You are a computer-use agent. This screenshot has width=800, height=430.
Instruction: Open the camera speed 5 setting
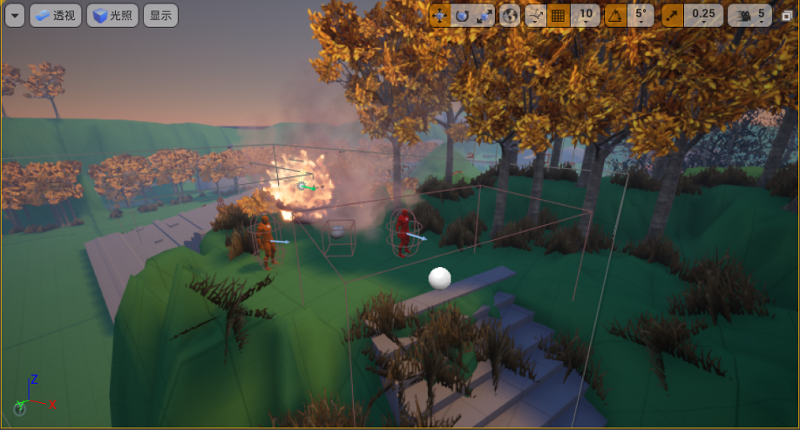750,15
